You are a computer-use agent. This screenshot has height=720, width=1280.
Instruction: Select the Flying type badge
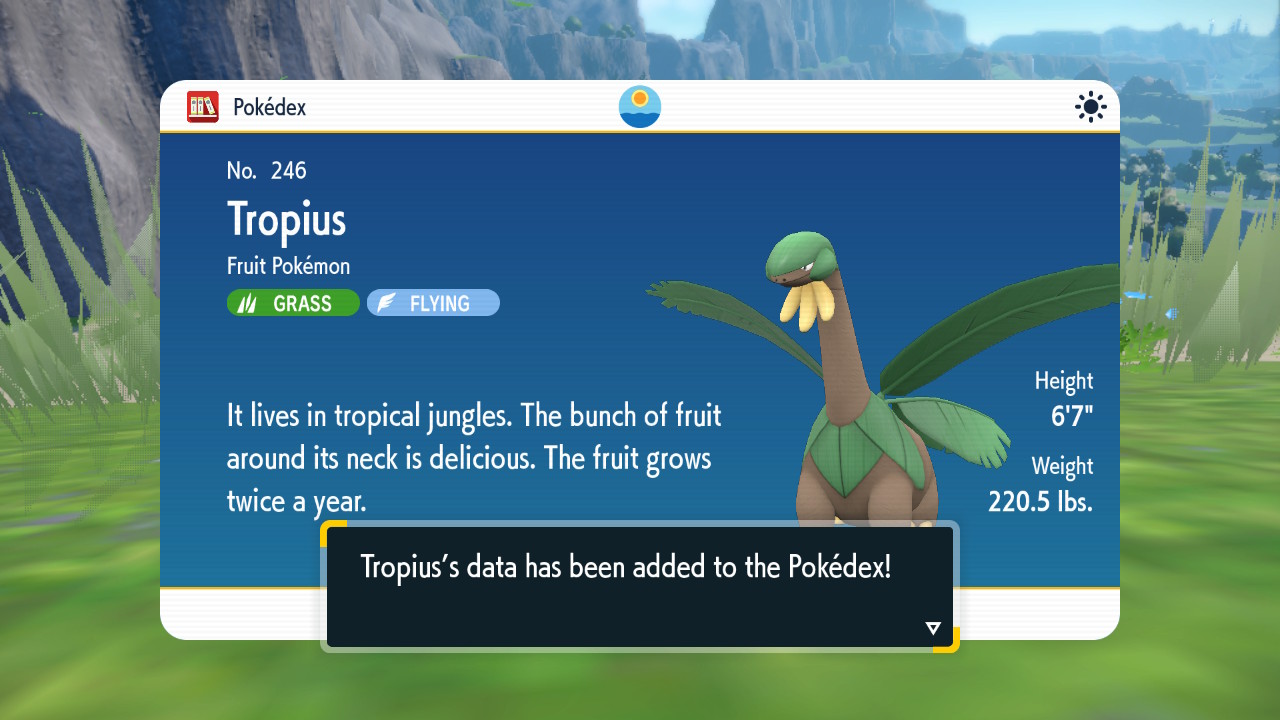click(x=433, y=303)
